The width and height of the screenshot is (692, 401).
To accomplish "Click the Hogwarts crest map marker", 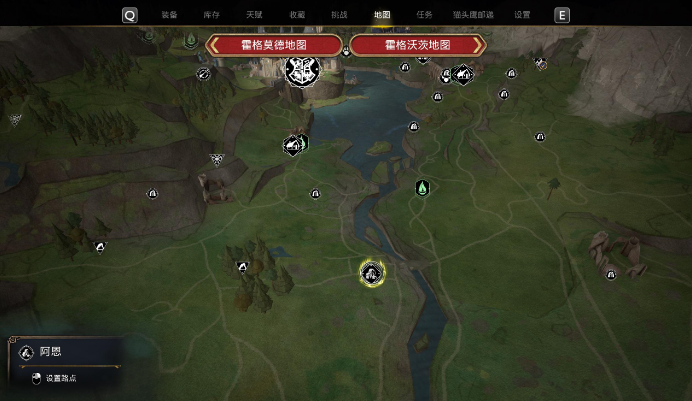I will click(x=299, y=70).
